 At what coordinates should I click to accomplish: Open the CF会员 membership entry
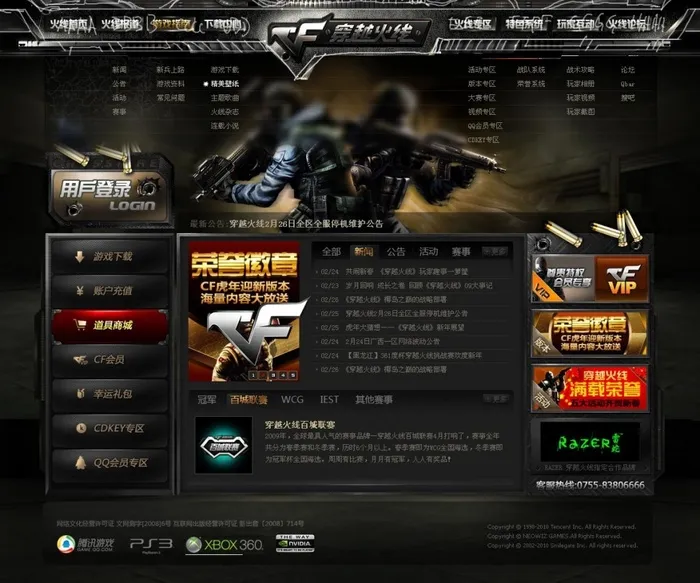point(110,360)
